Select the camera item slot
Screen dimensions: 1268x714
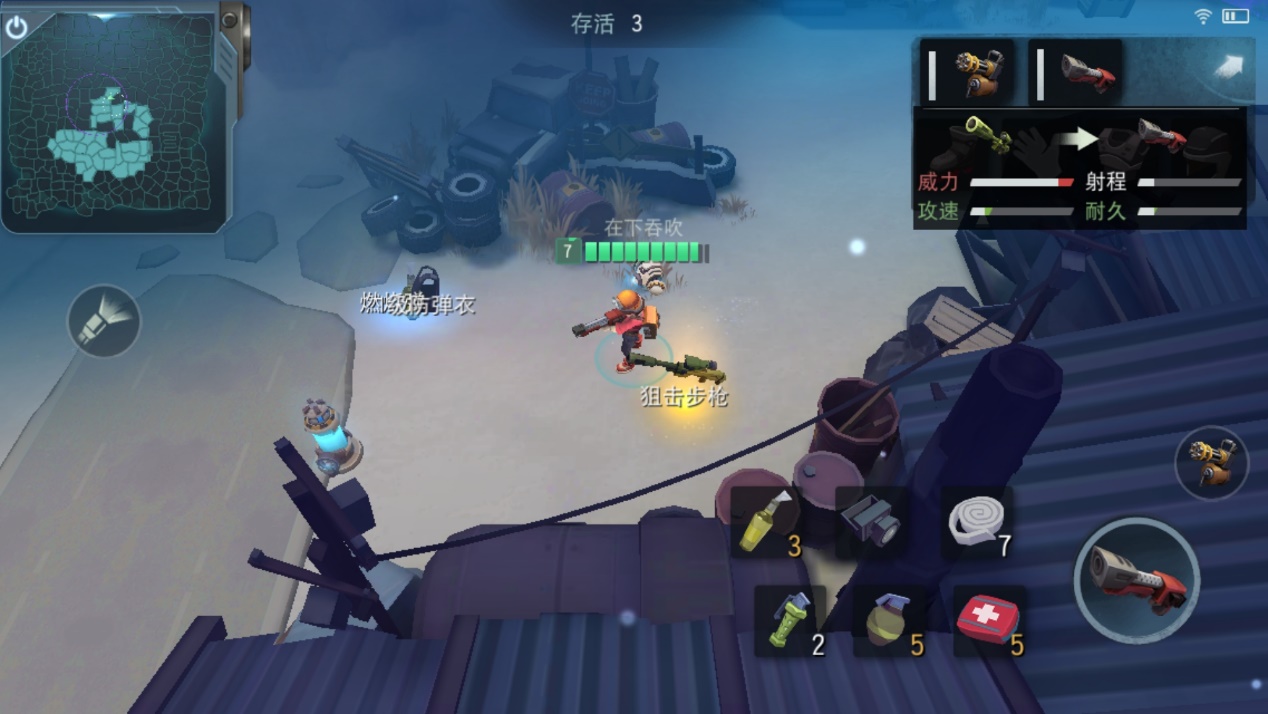coord(870,521)
